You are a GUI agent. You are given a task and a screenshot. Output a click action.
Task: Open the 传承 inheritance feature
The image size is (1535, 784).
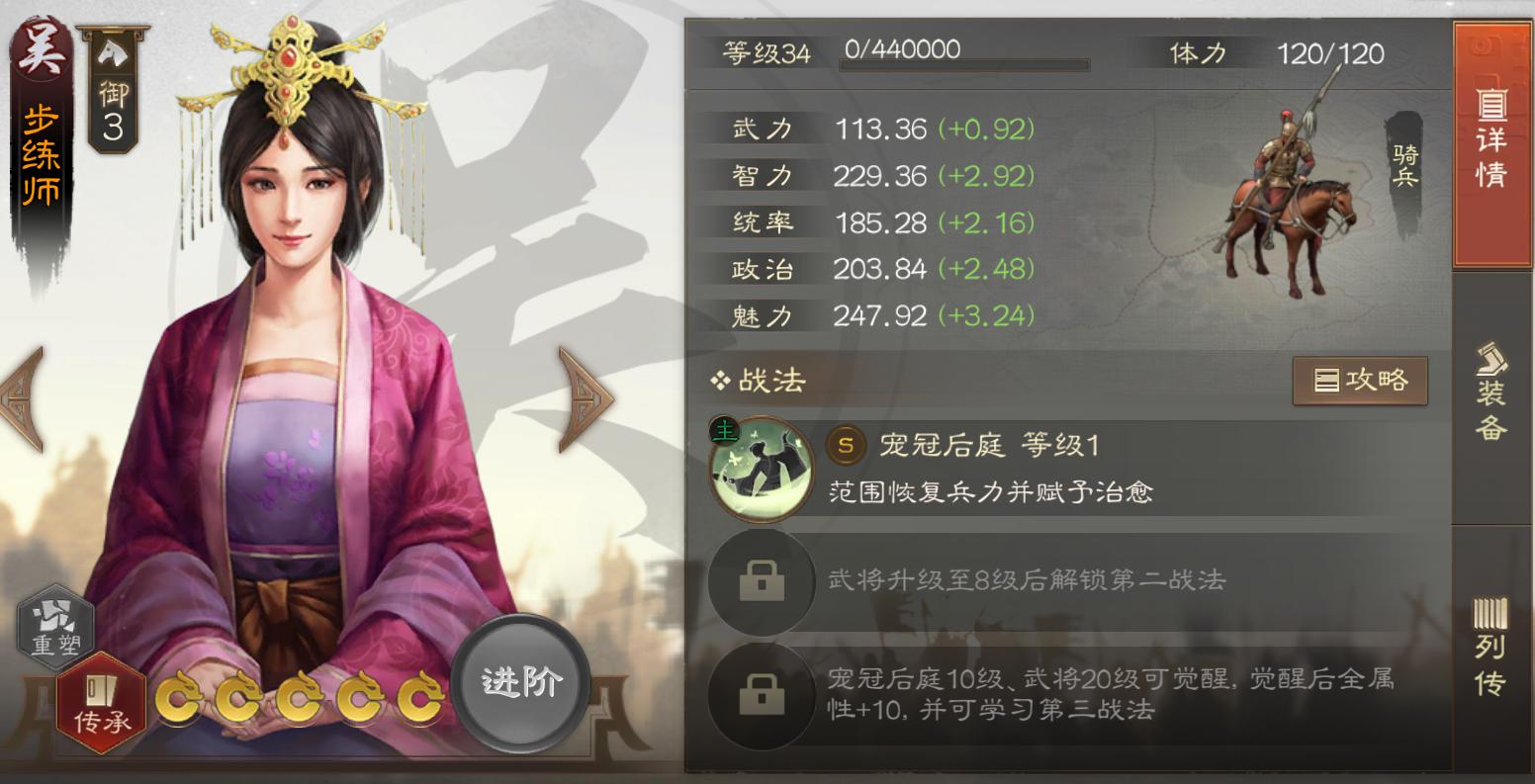coord(101,695)
